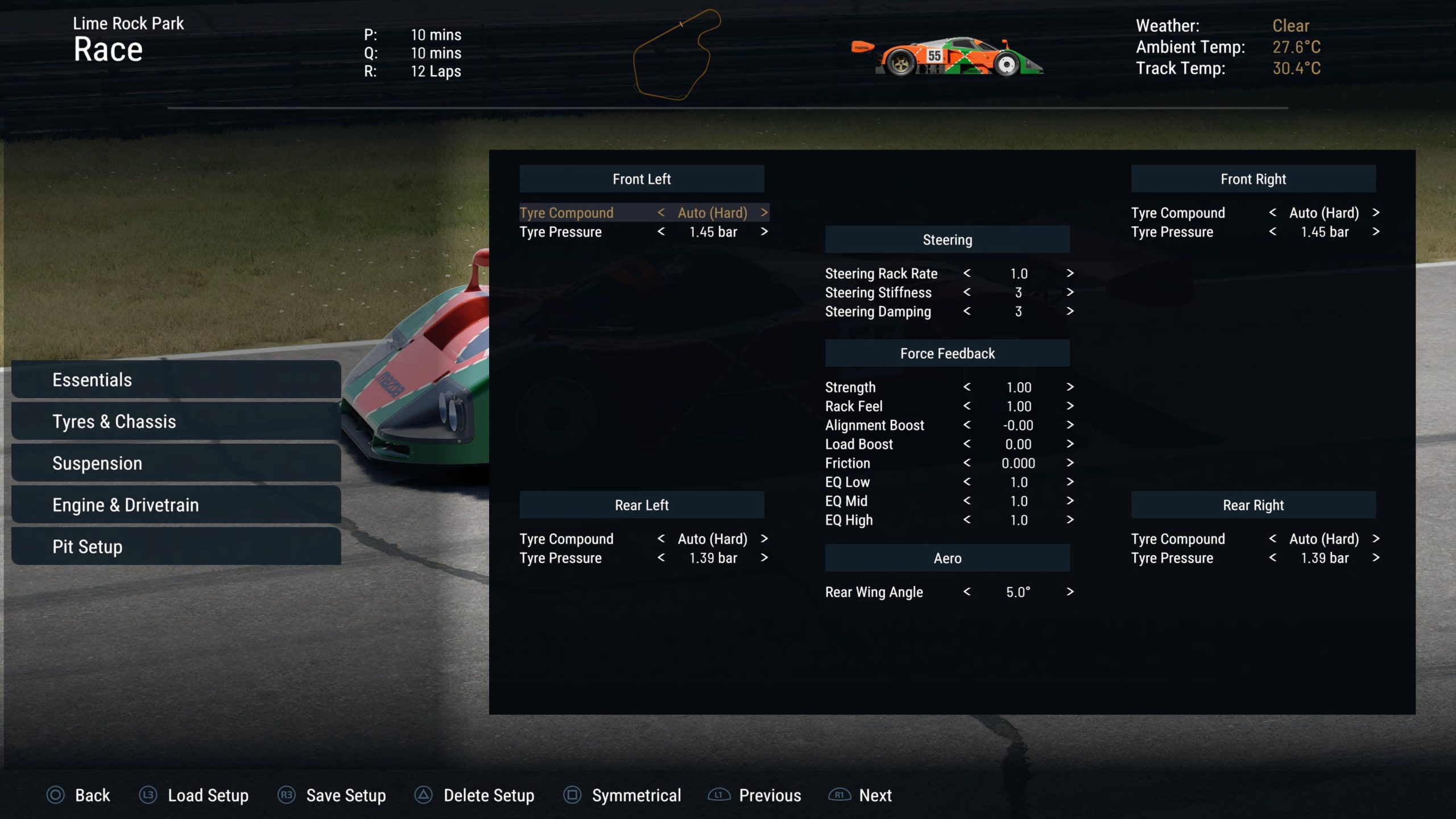Increase the Alignment Boost setting
Screen dimensions: 1456x819
tap(1069, 425)
